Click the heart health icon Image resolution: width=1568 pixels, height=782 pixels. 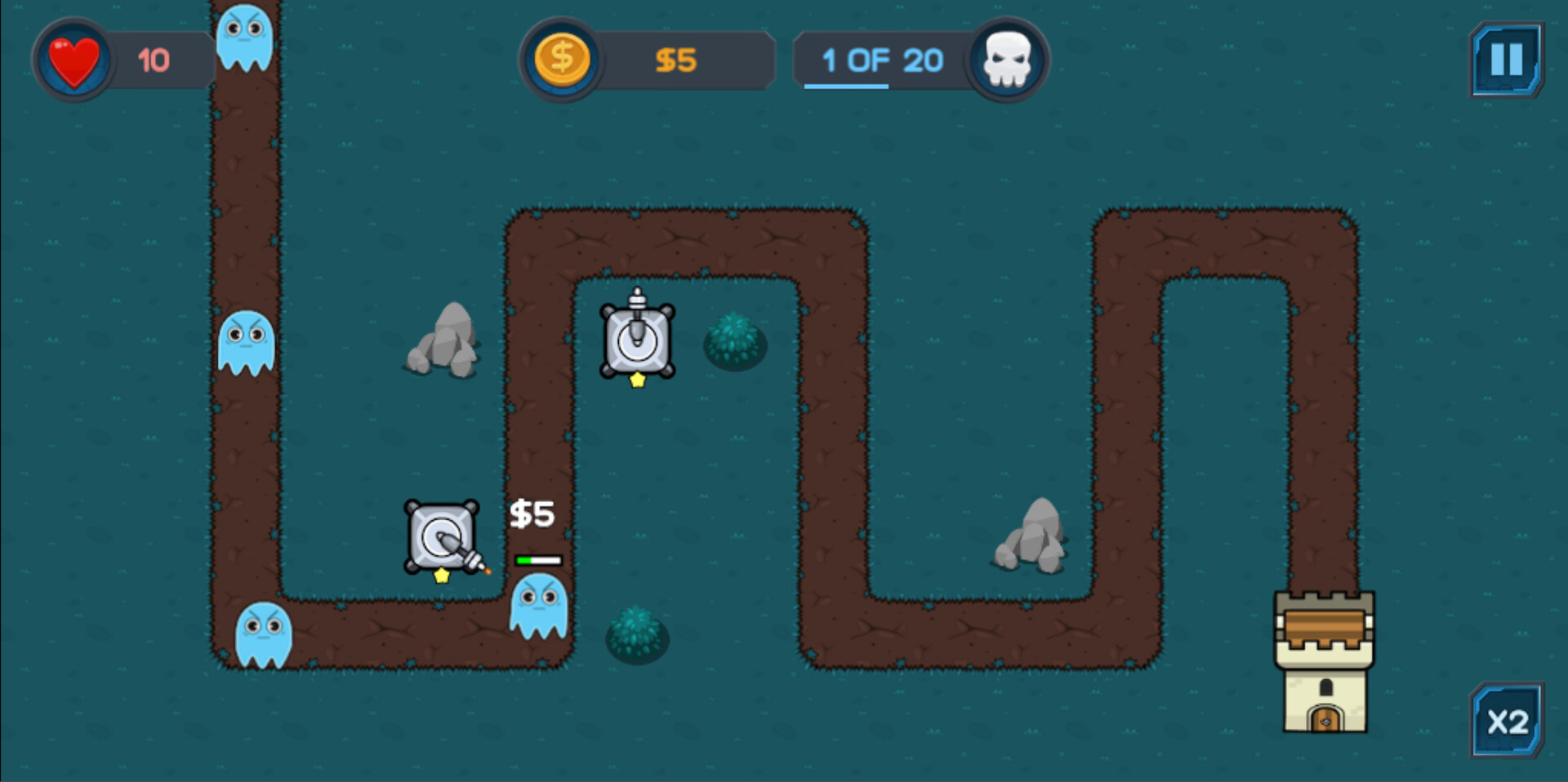point(73,60)
